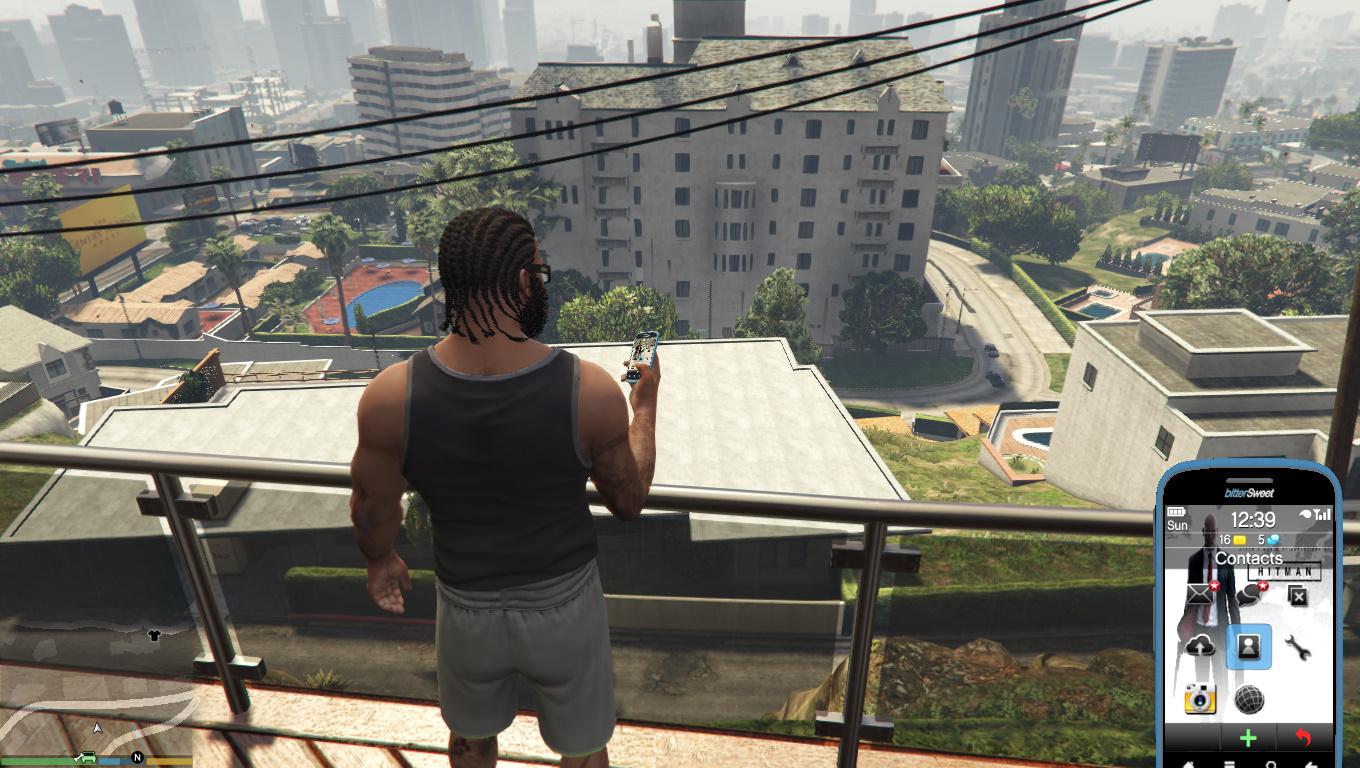
Task: Open the text messages speech-bubble app
Action: [1248, 596]
